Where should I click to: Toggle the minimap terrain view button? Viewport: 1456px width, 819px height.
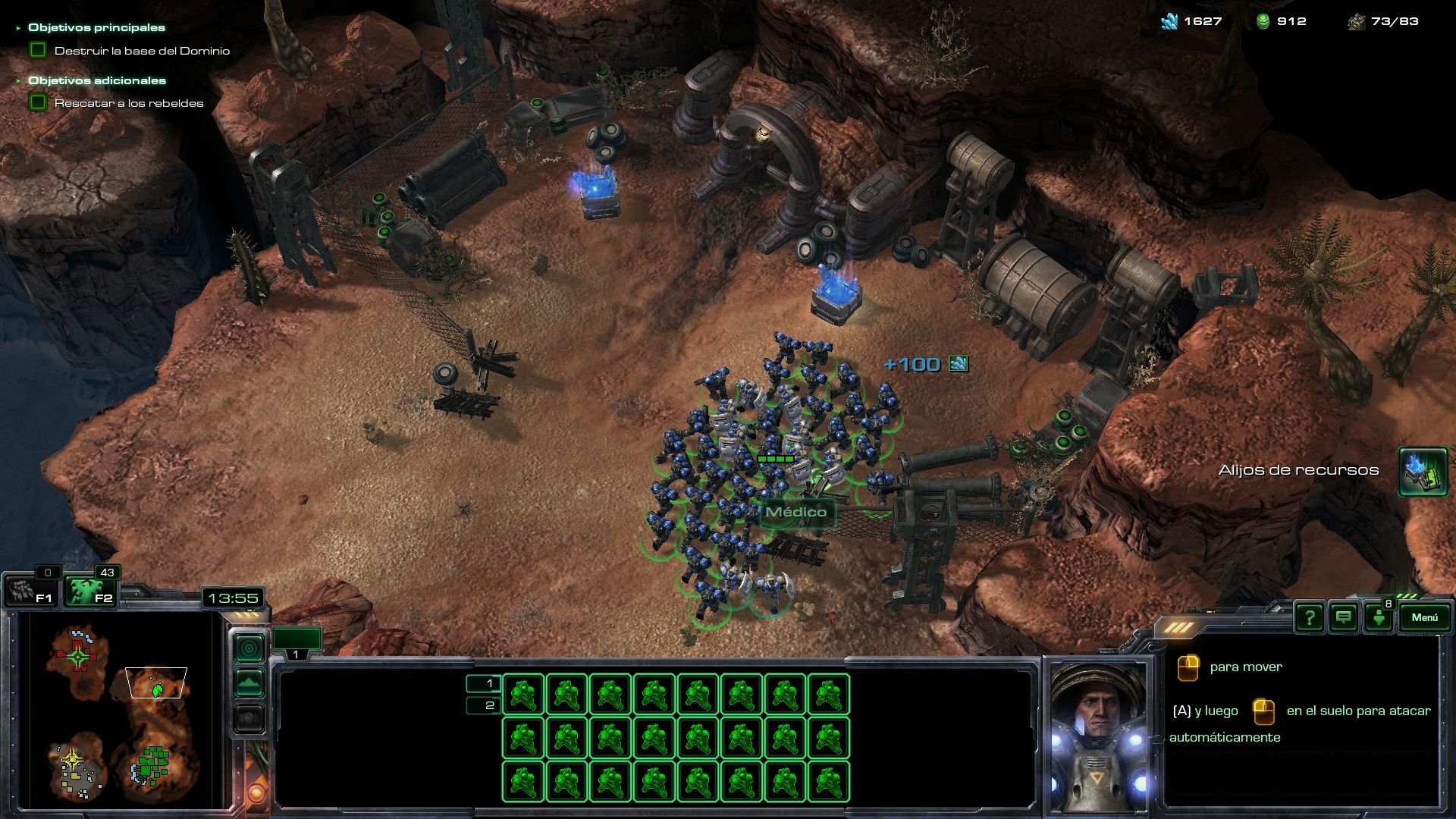point(249,682)
